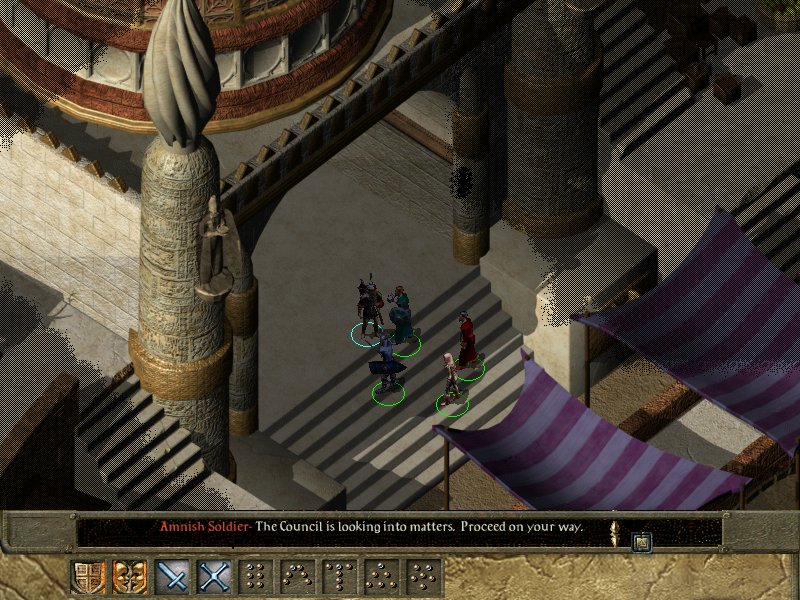Select the twin masks Talk button
The height and width of the screenshot is (600, 800).
click(x=129, y=576)
